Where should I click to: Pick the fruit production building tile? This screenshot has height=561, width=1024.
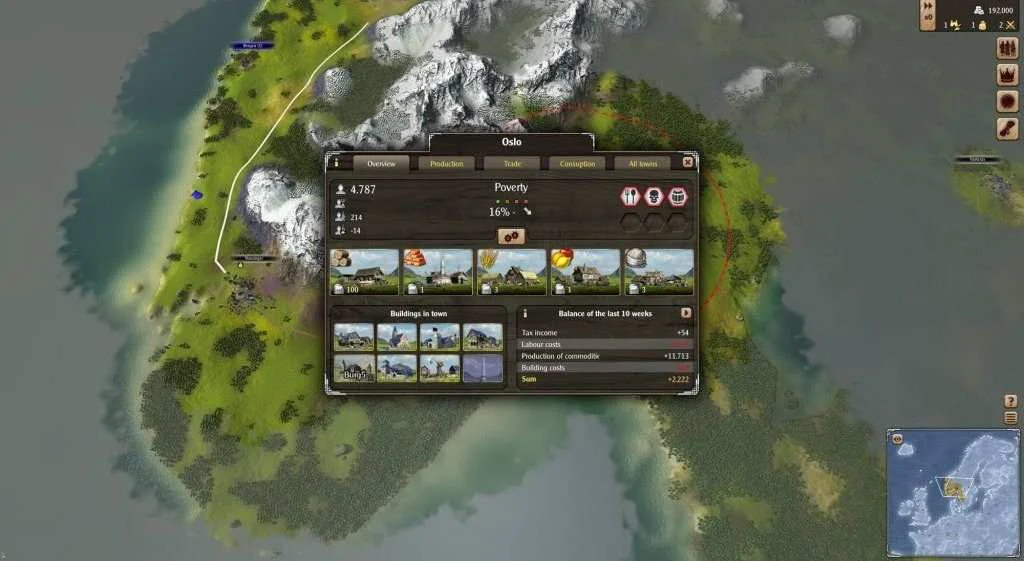click(x=585, y=272)
